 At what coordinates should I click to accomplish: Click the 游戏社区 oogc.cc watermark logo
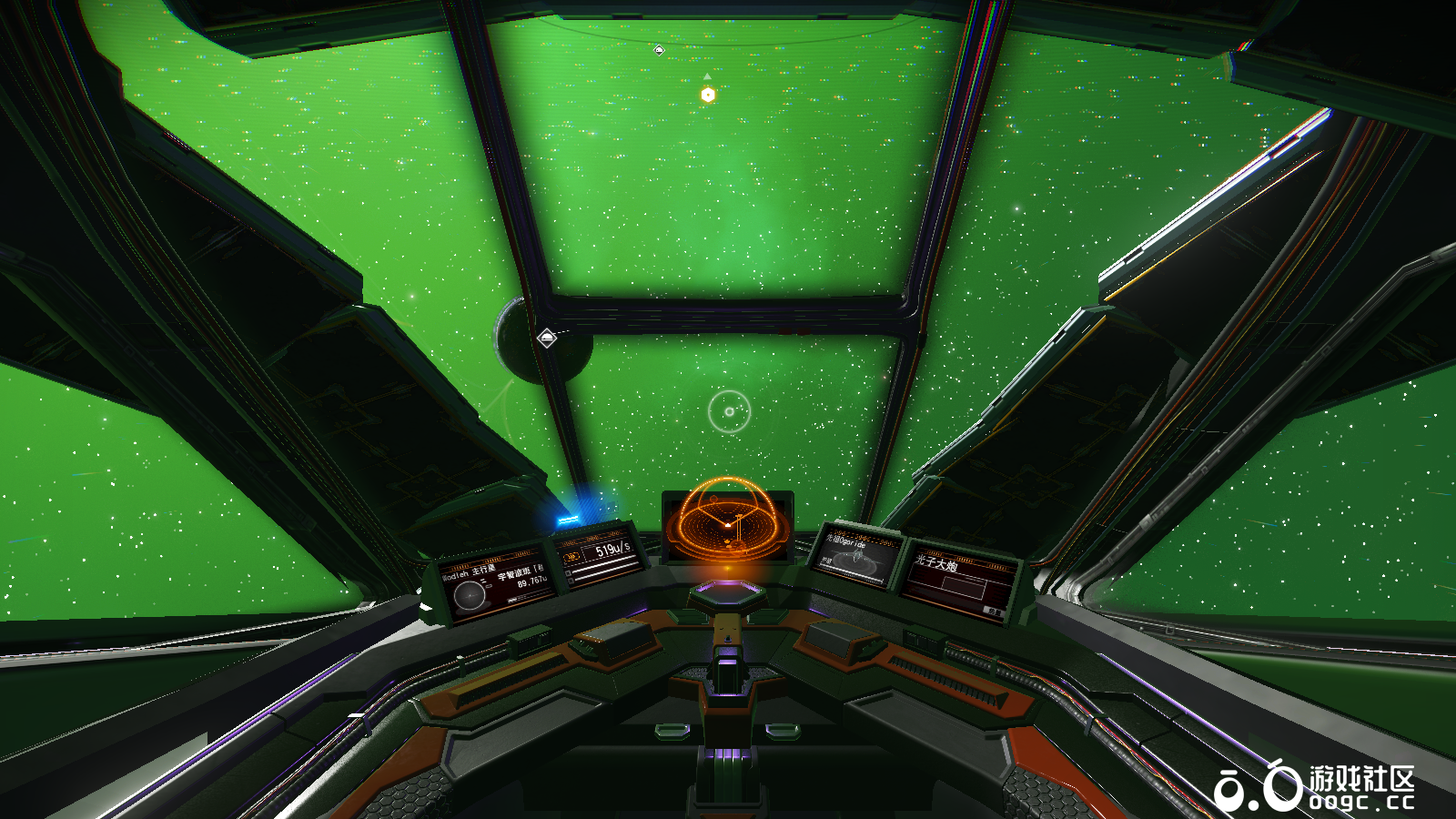pos(1315,787)
